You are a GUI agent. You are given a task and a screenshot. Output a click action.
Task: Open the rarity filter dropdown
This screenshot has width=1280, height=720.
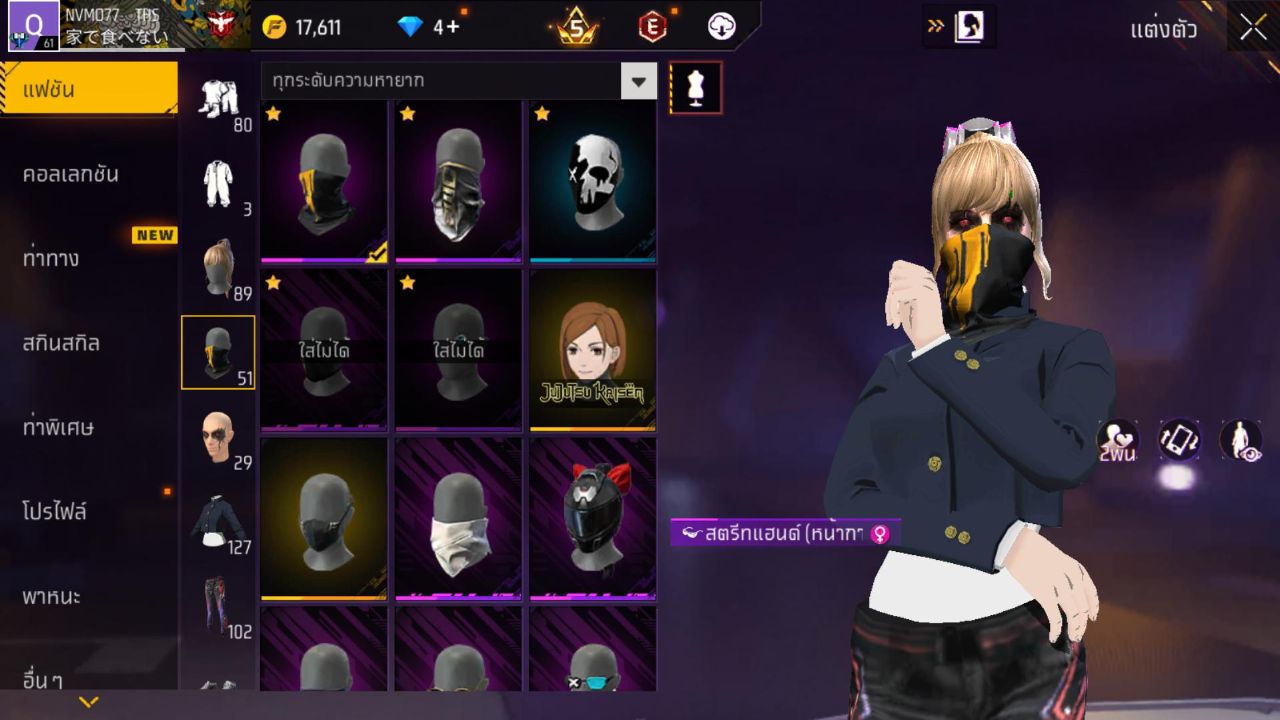point(637,81)
